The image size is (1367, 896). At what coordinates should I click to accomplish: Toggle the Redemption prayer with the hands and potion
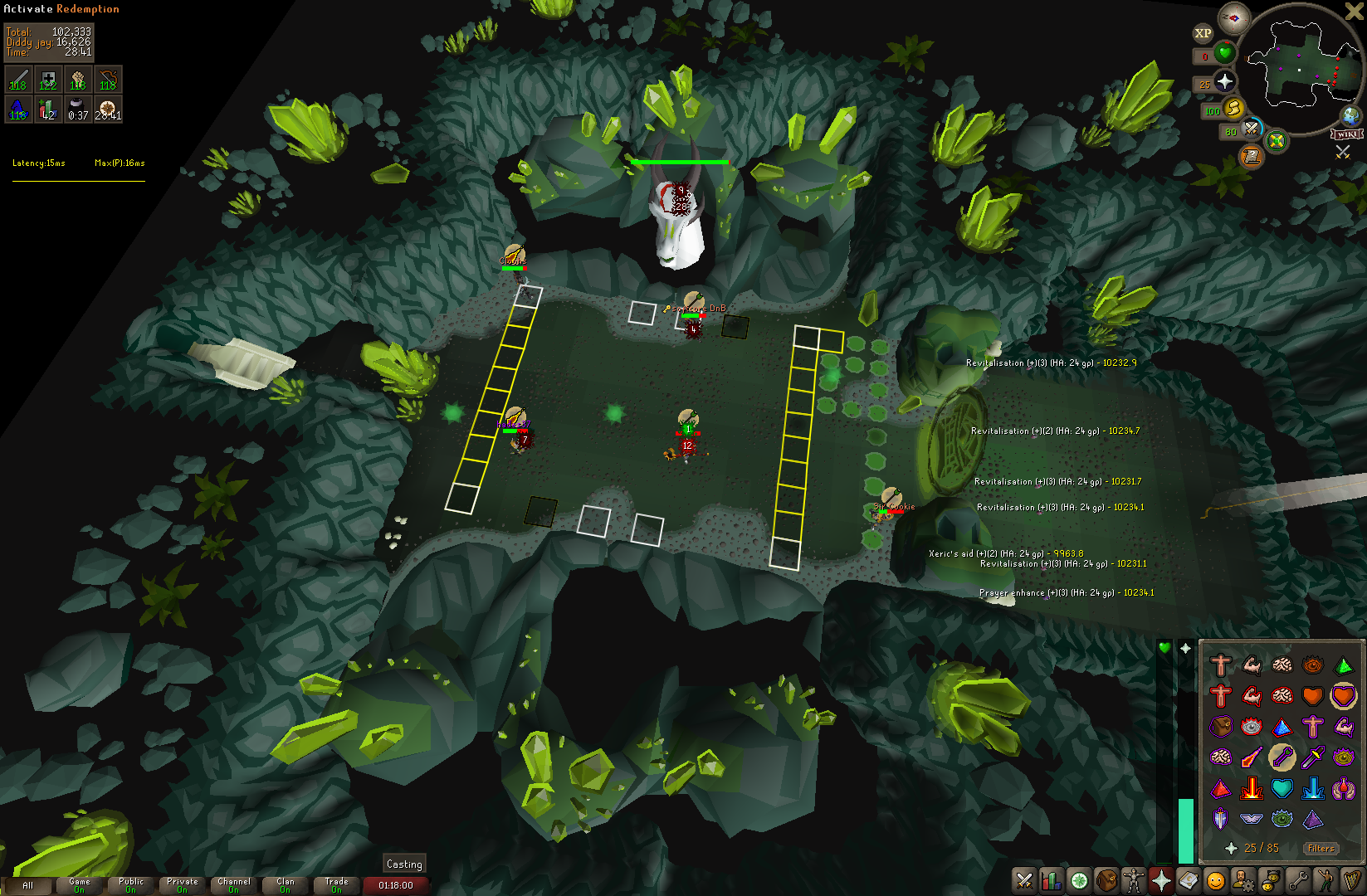(1344, 789)
